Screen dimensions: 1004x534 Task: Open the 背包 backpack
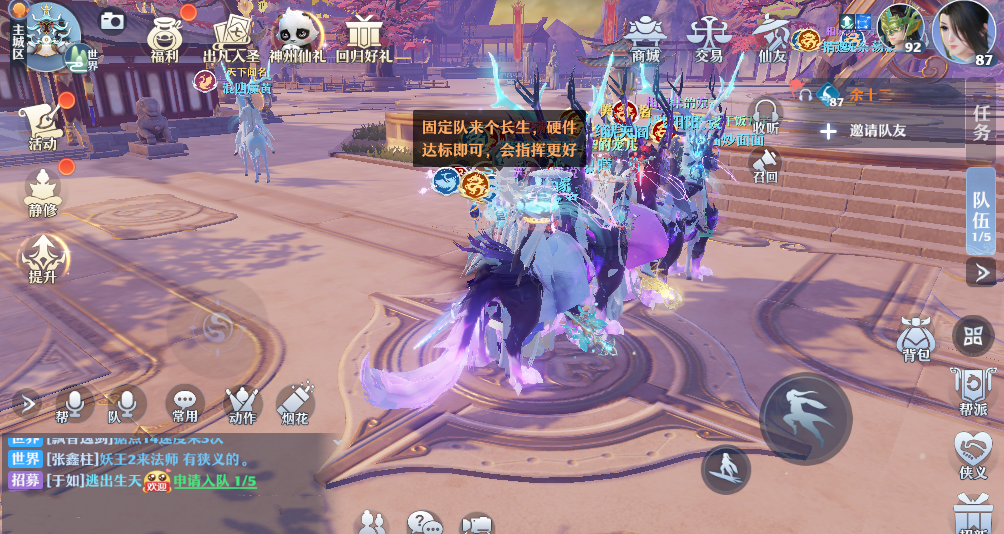(916, 337)
